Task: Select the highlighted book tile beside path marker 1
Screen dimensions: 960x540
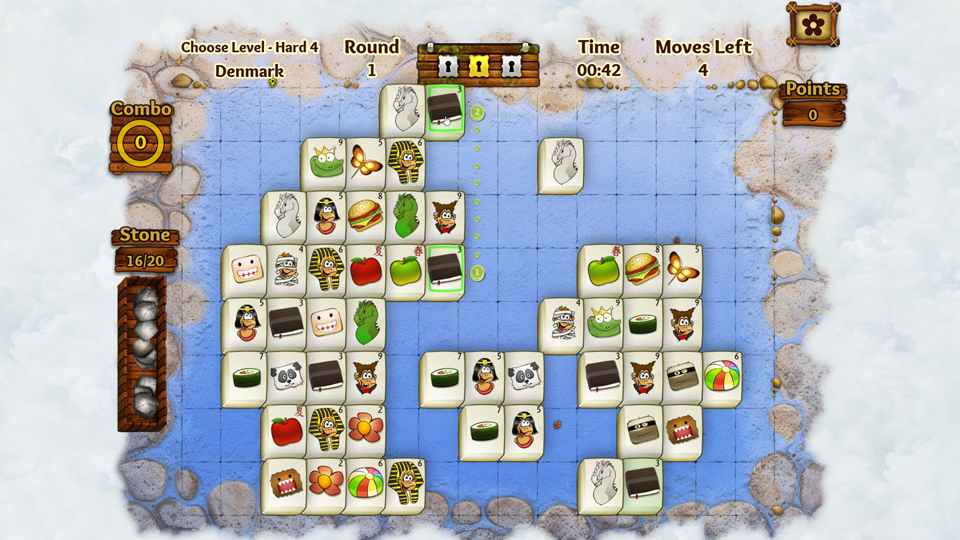Action: (x=444, y=270)
